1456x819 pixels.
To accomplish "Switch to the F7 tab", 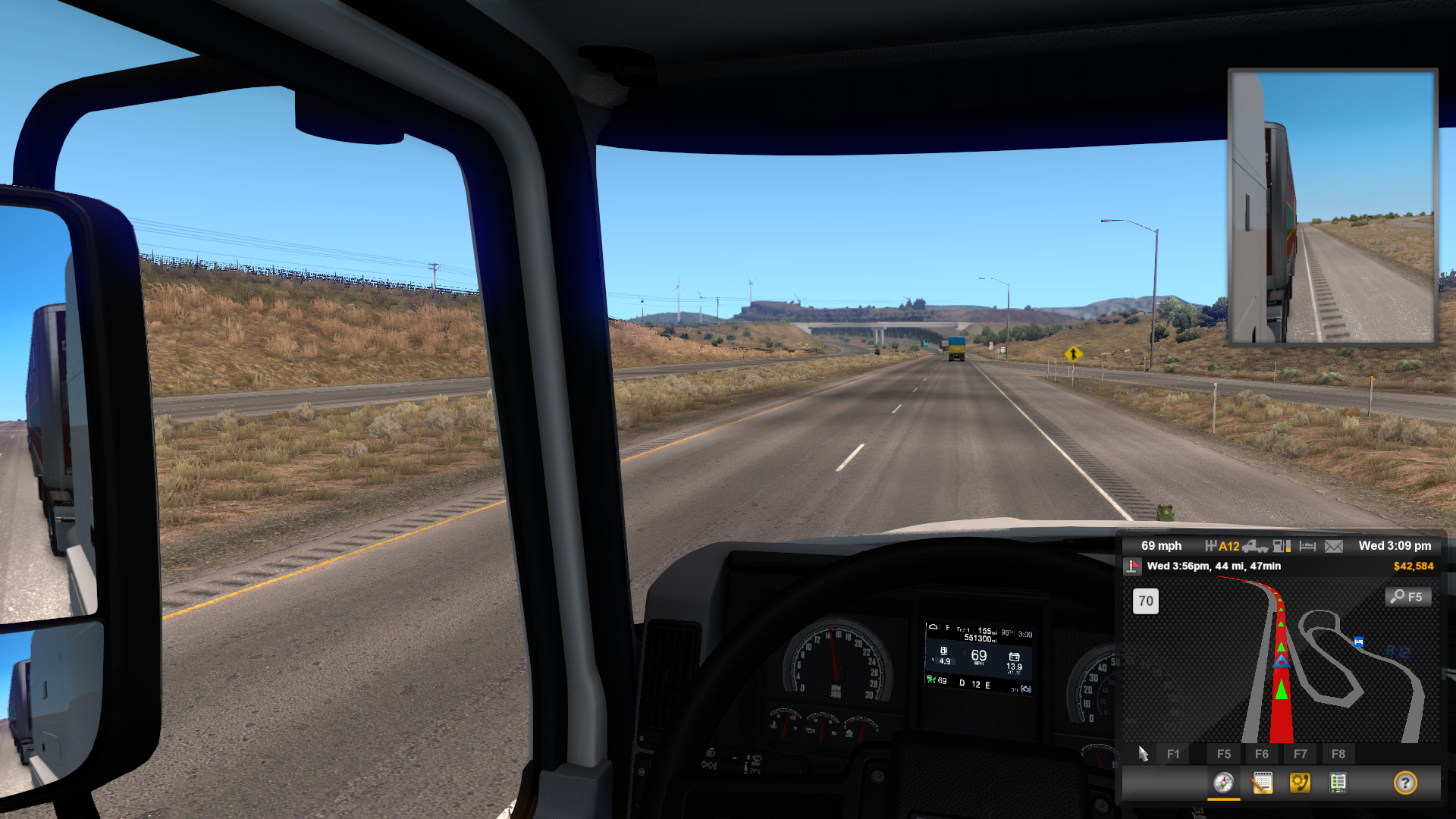I will click(1300, 754).
